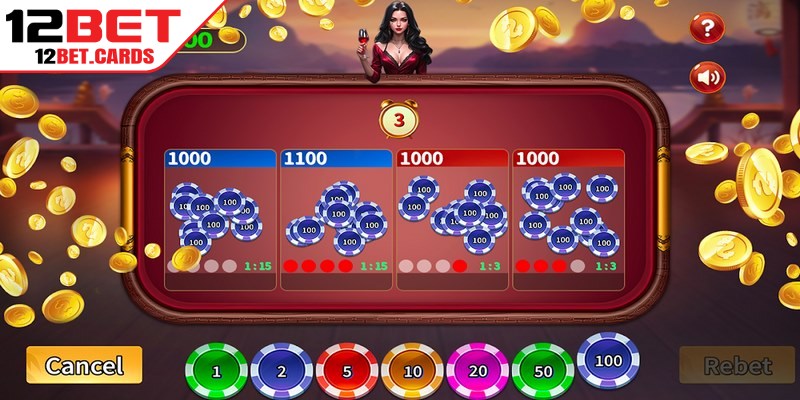This screenshot has width=800, height=400.
Task: Select the orange 10 chip
Action: [412, 371]
